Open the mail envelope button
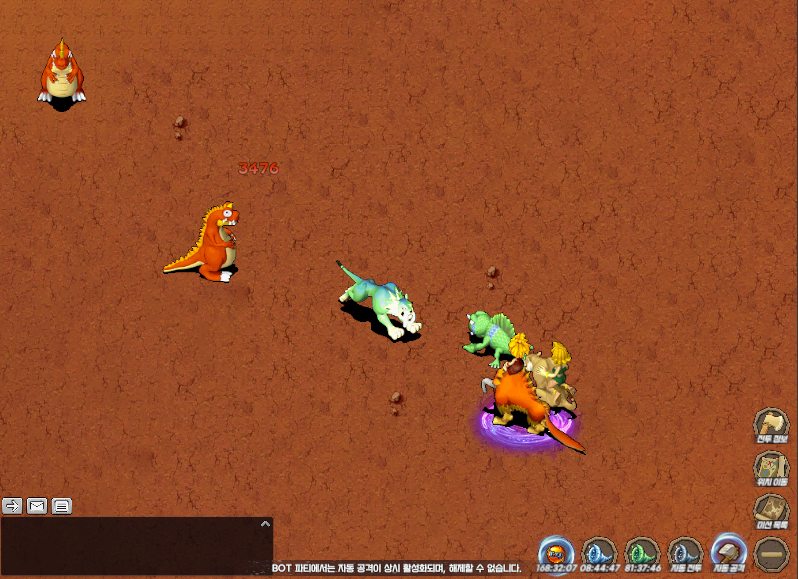The width and height of the screenshot is (798, 579). tap(37, 505)
